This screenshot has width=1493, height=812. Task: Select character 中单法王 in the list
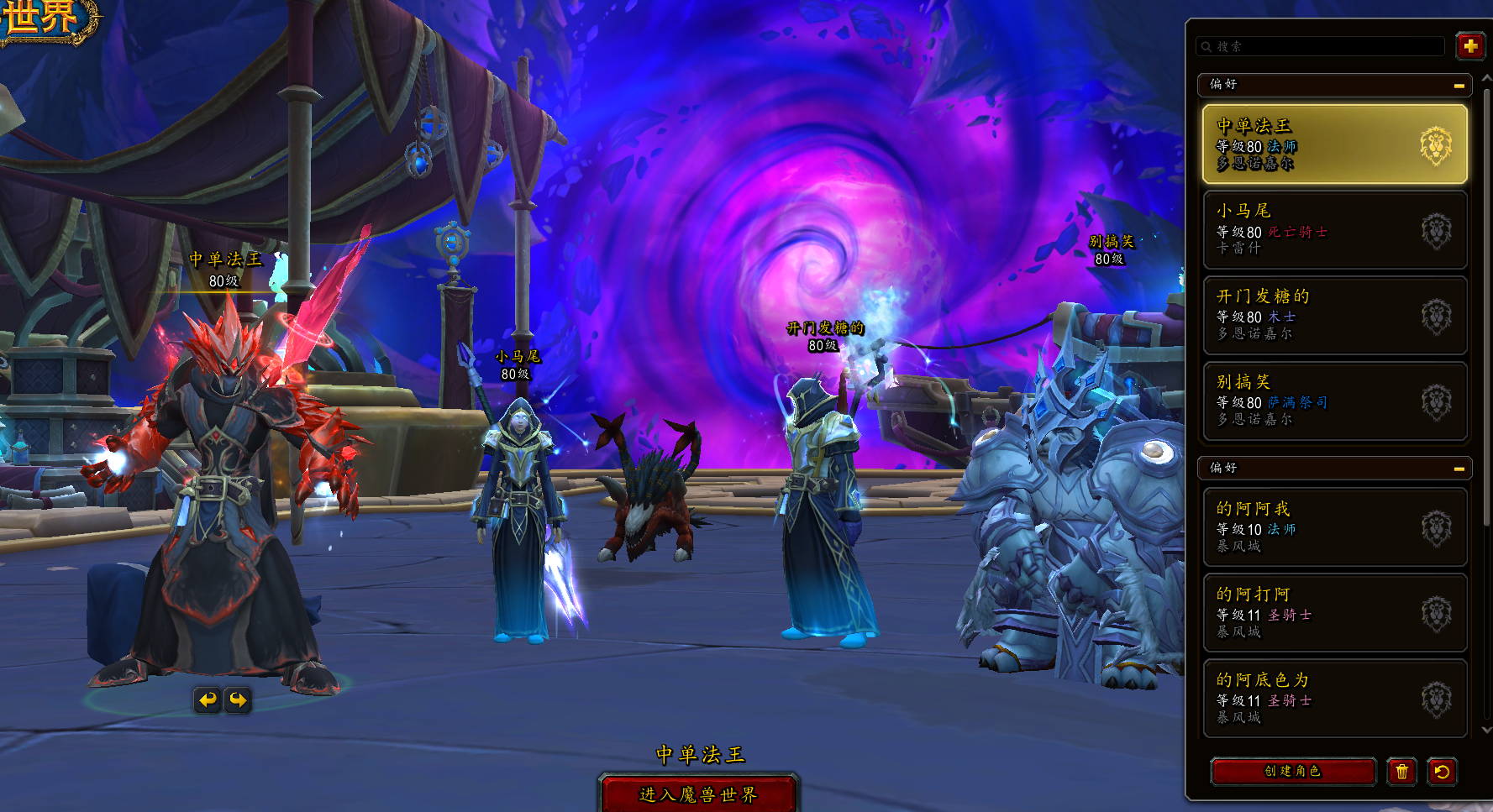tap(1334, 144)
